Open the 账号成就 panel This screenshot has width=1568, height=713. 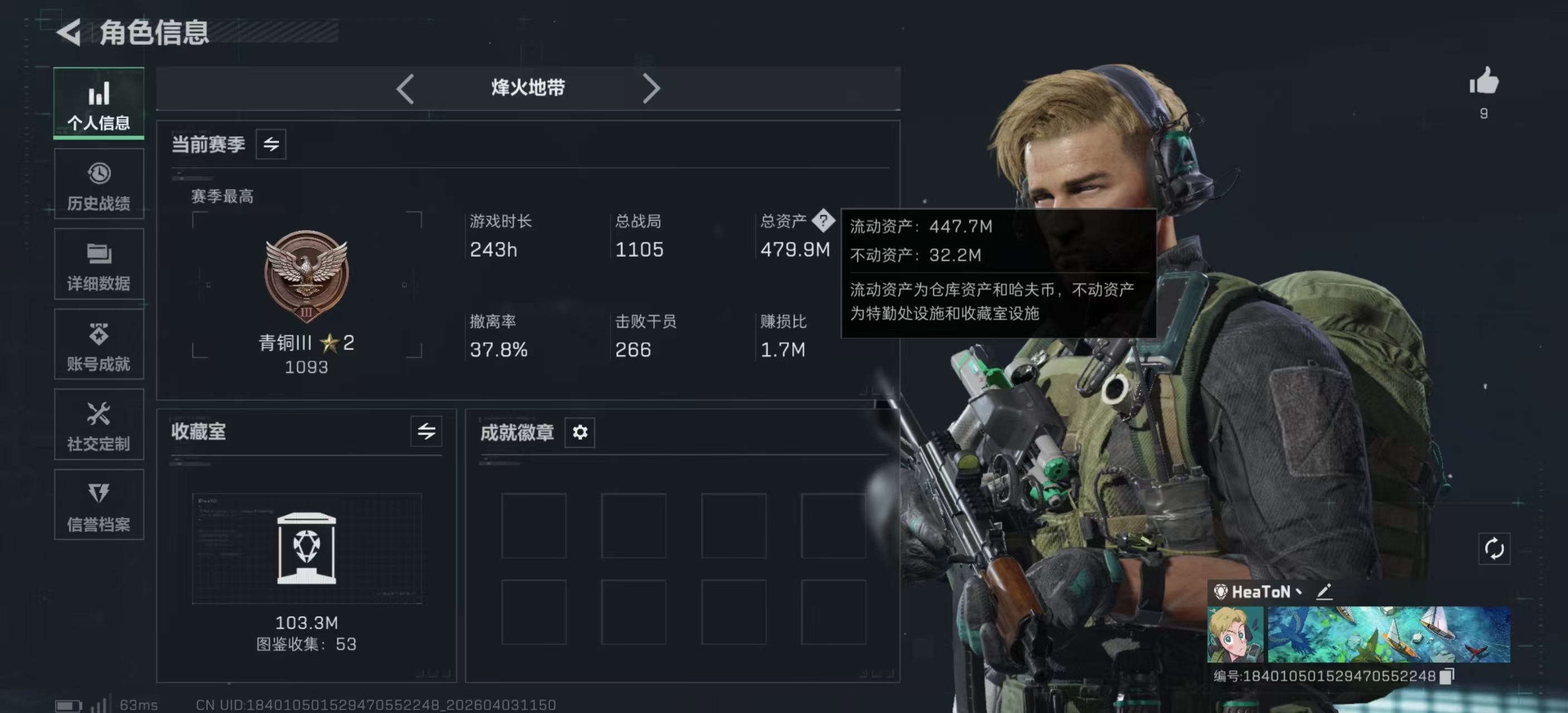(99, 345)
